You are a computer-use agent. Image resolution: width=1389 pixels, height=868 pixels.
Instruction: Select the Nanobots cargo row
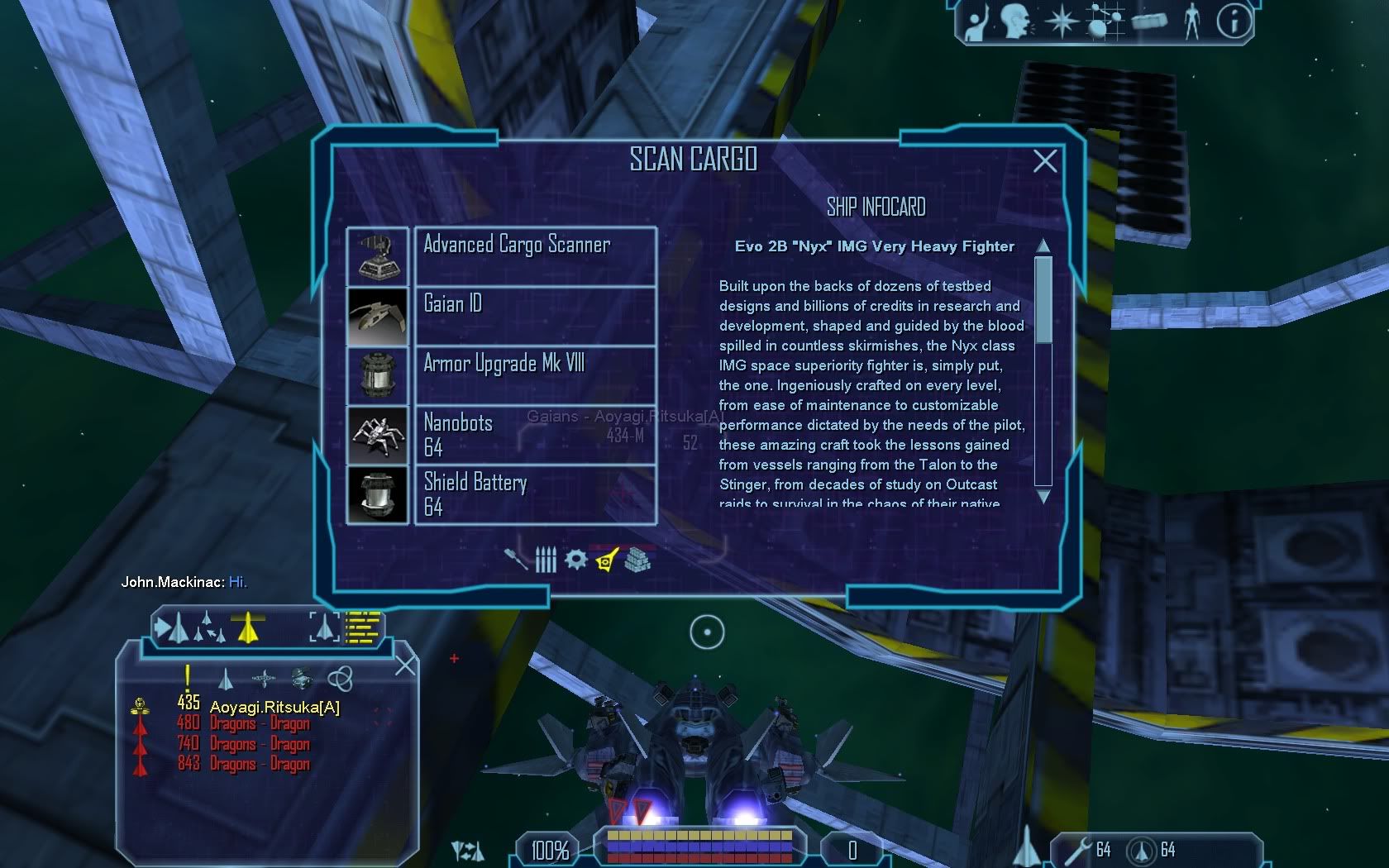click(535, 435)
